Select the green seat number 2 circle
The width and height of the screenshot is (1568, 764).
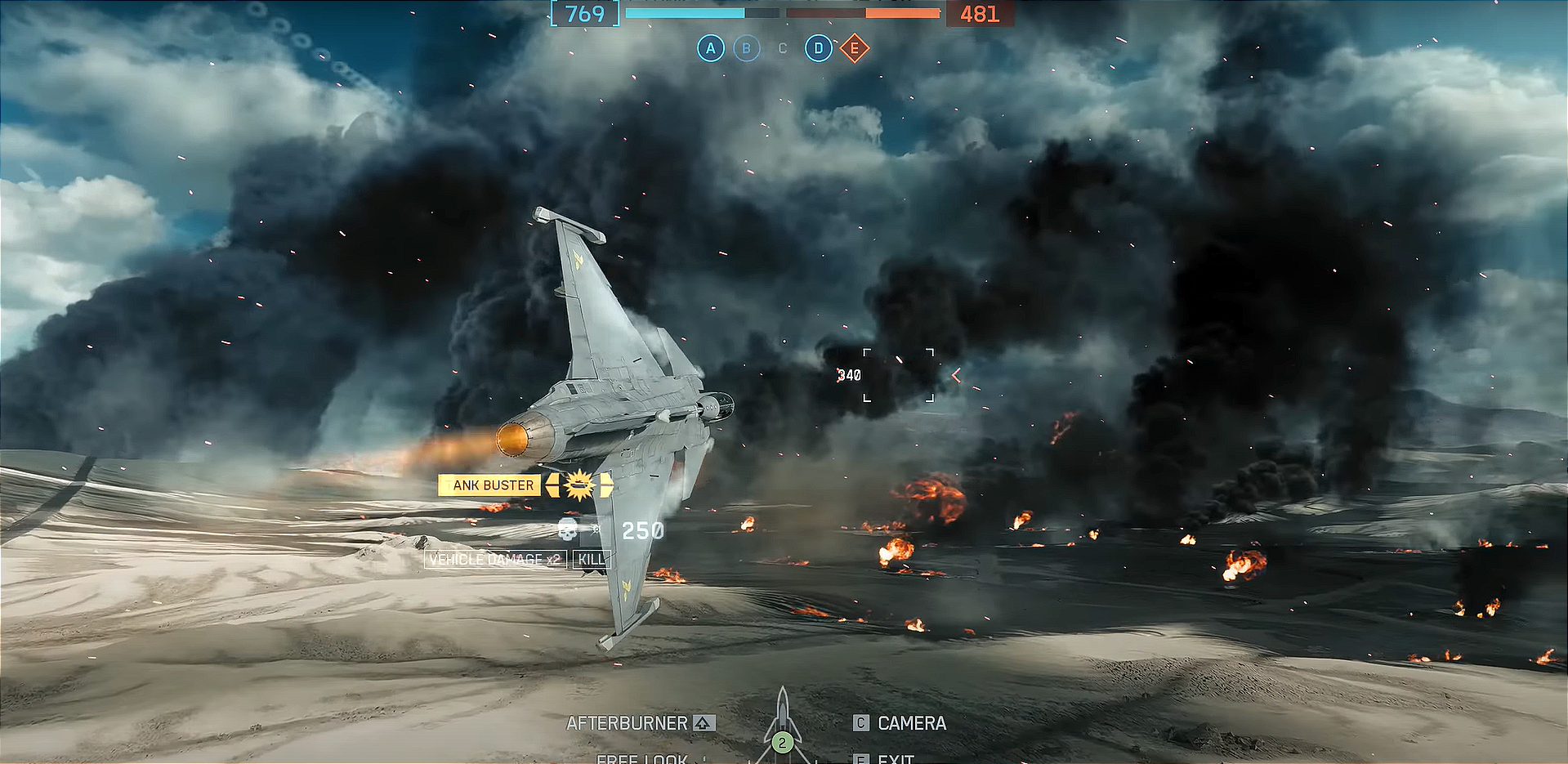click(782, 743)
